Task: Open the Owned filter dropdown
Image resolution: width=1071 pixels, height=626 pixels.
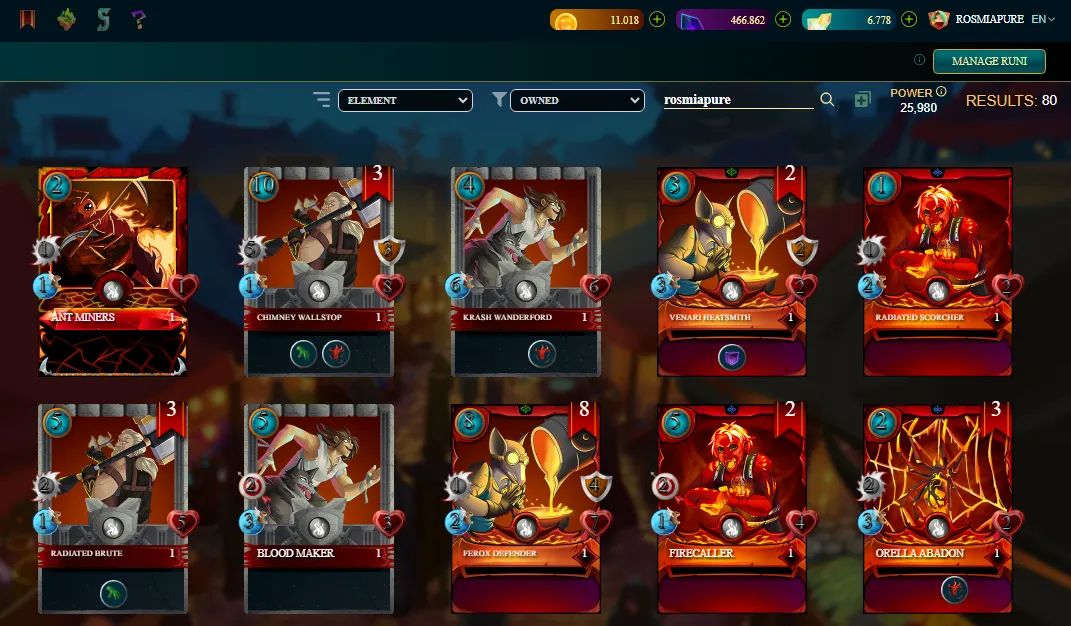Action: click(577, 100)
